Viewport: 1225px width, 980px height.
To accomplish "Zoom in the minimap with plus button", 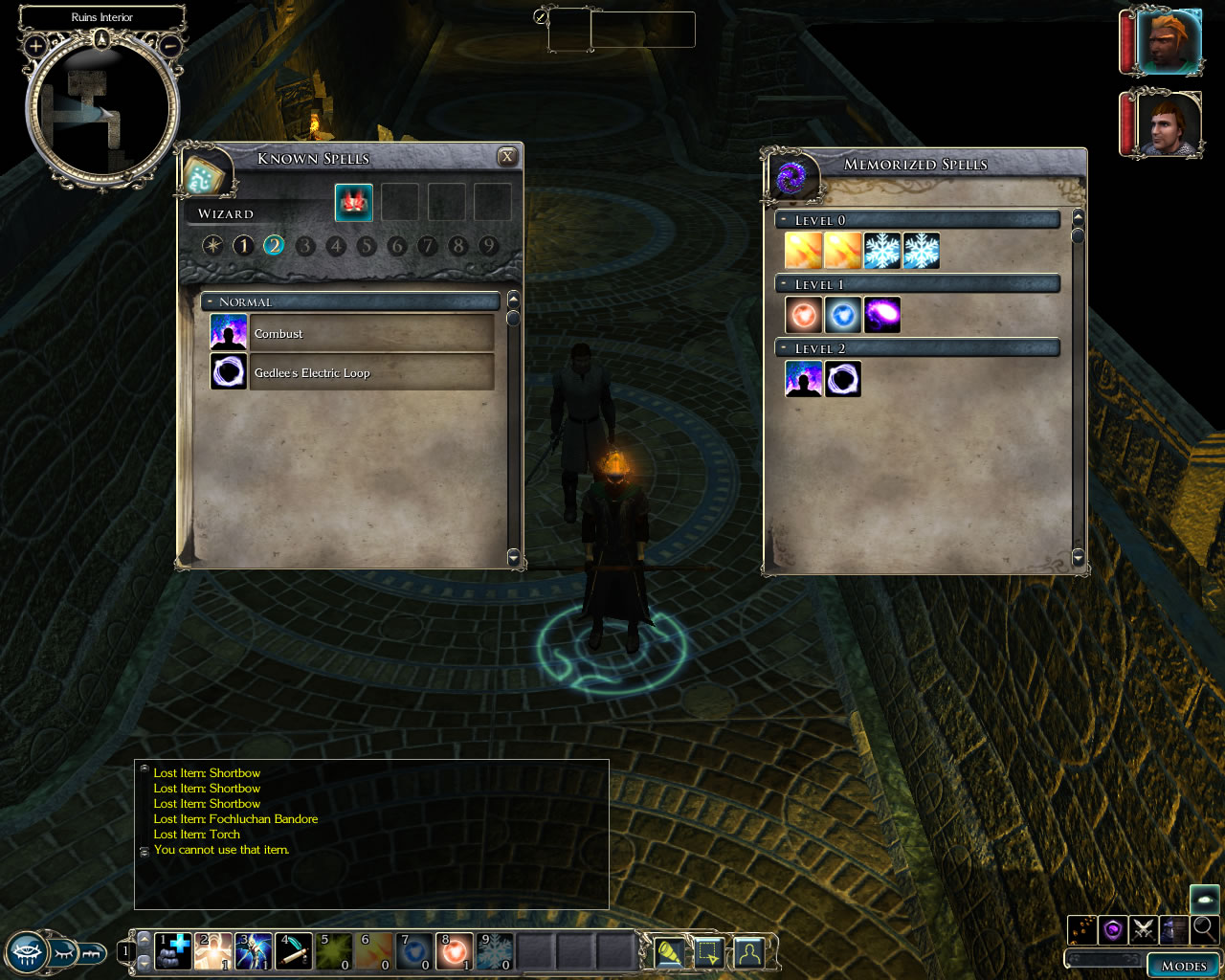I will point(35,45).
